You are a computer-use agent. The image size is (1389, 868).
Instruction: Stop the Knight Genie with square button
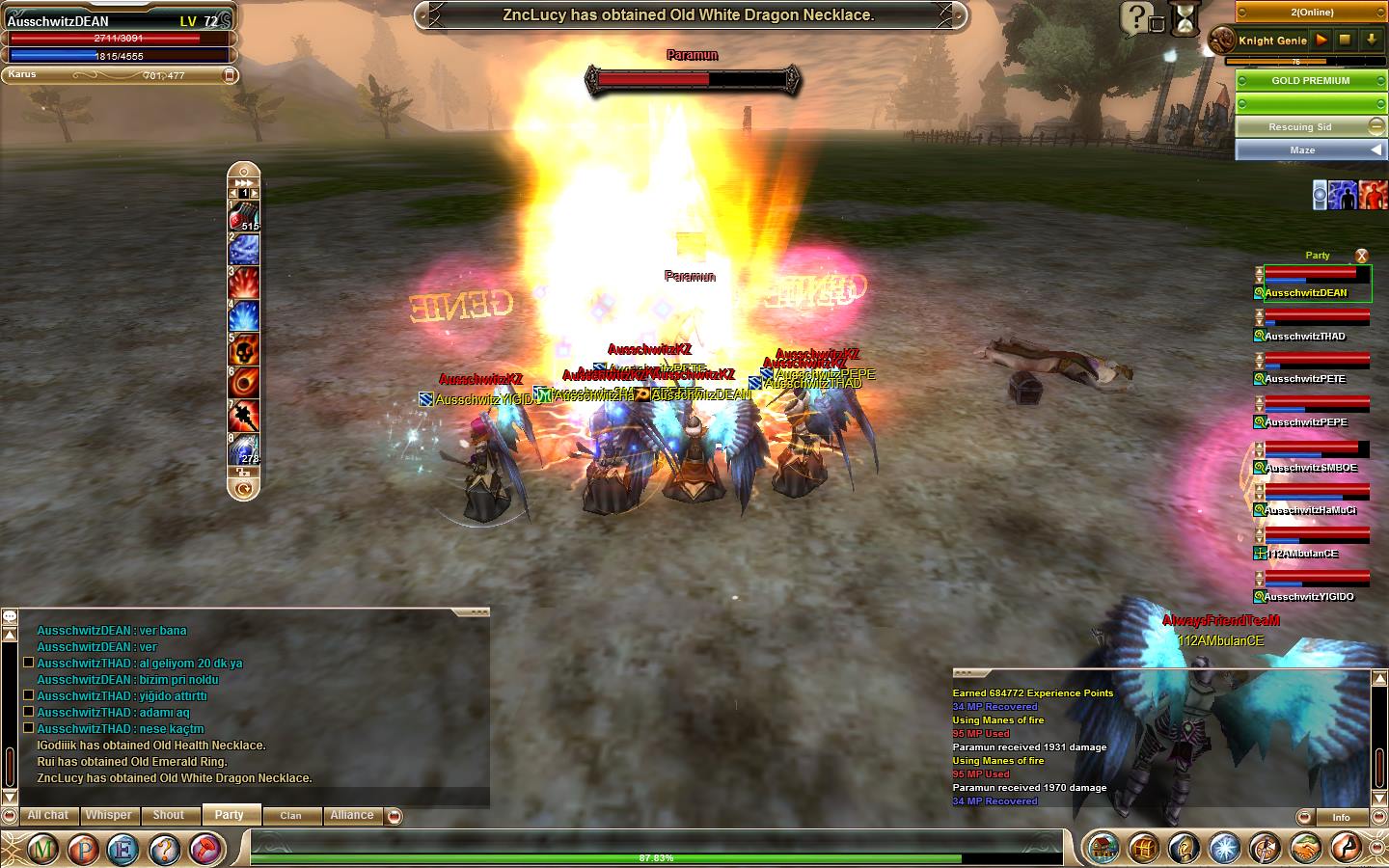point(1345,41)
